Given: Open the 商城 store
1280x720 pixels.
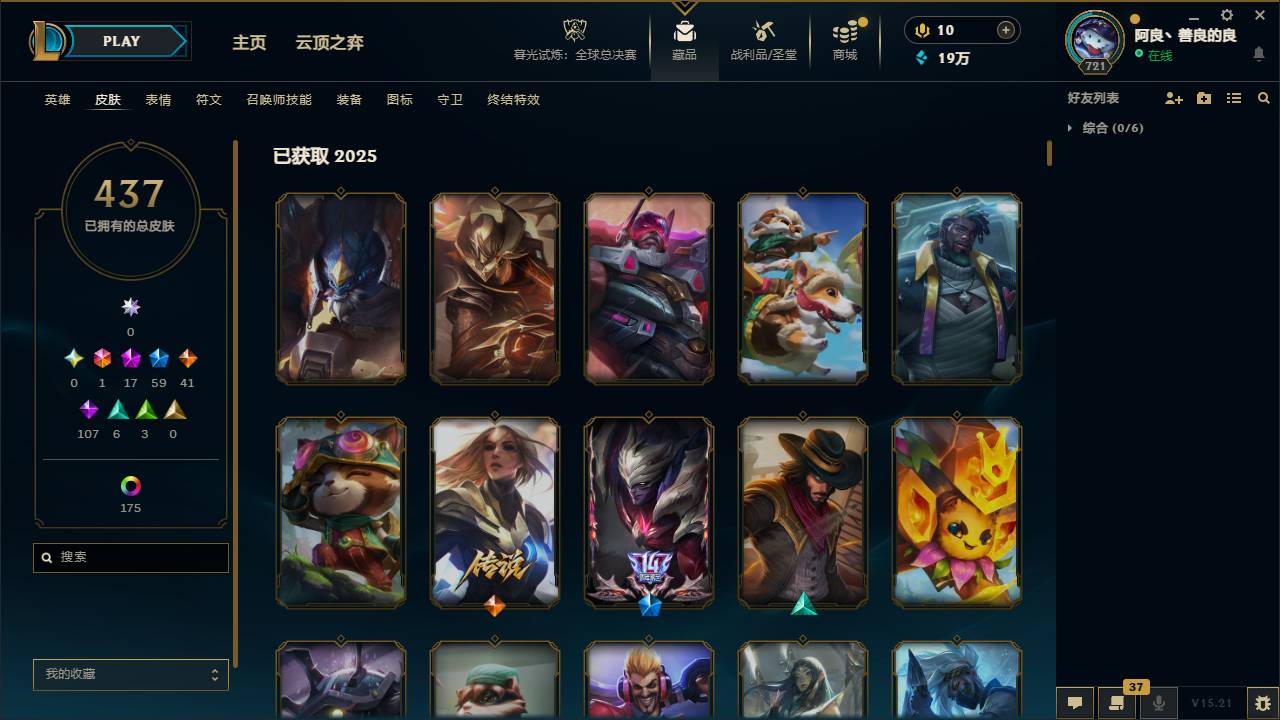Looking at the screenshot, I should click(x=844, y=40).
